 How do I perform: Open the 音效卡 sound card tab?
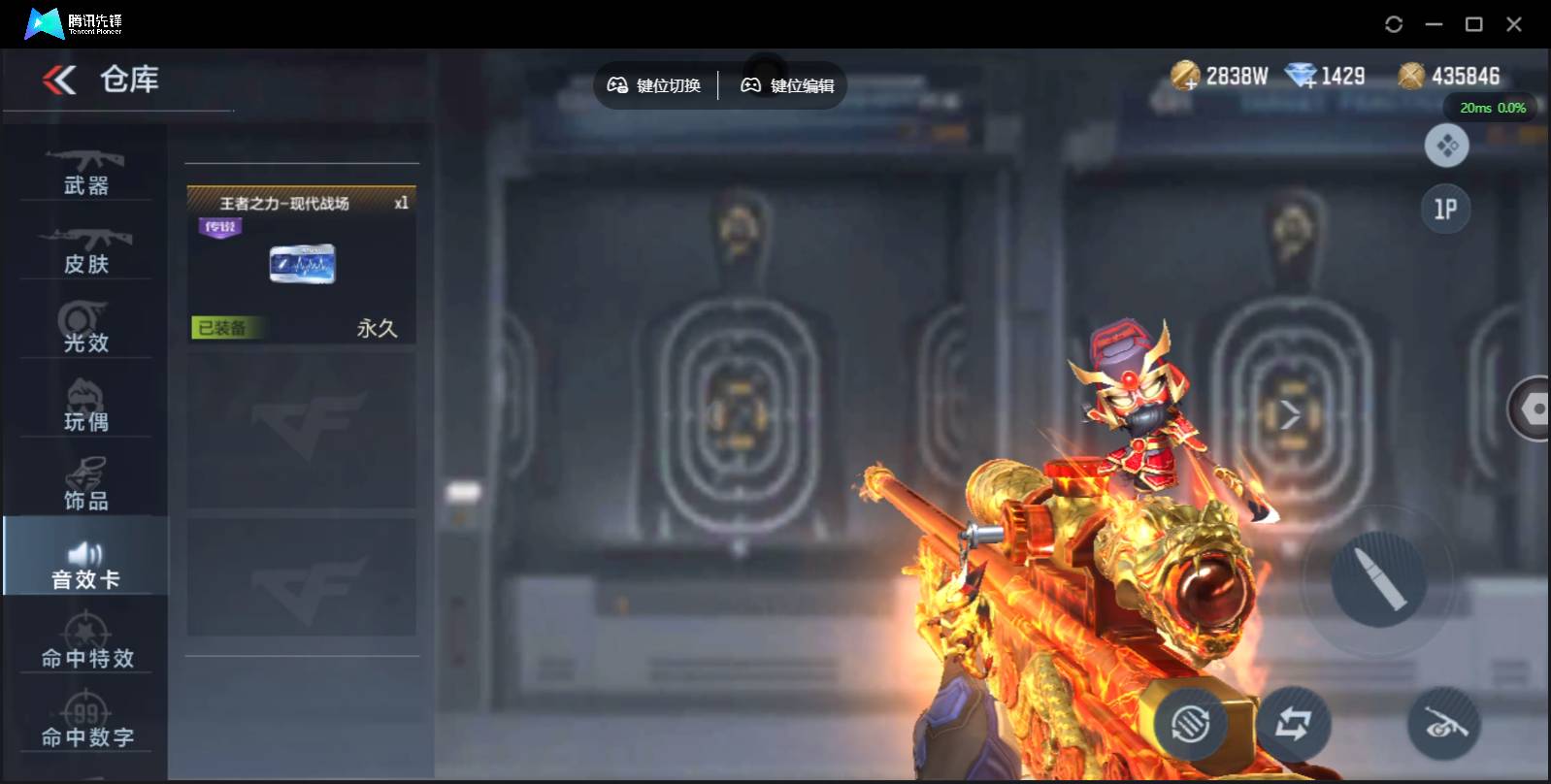[x=85, y=566]
